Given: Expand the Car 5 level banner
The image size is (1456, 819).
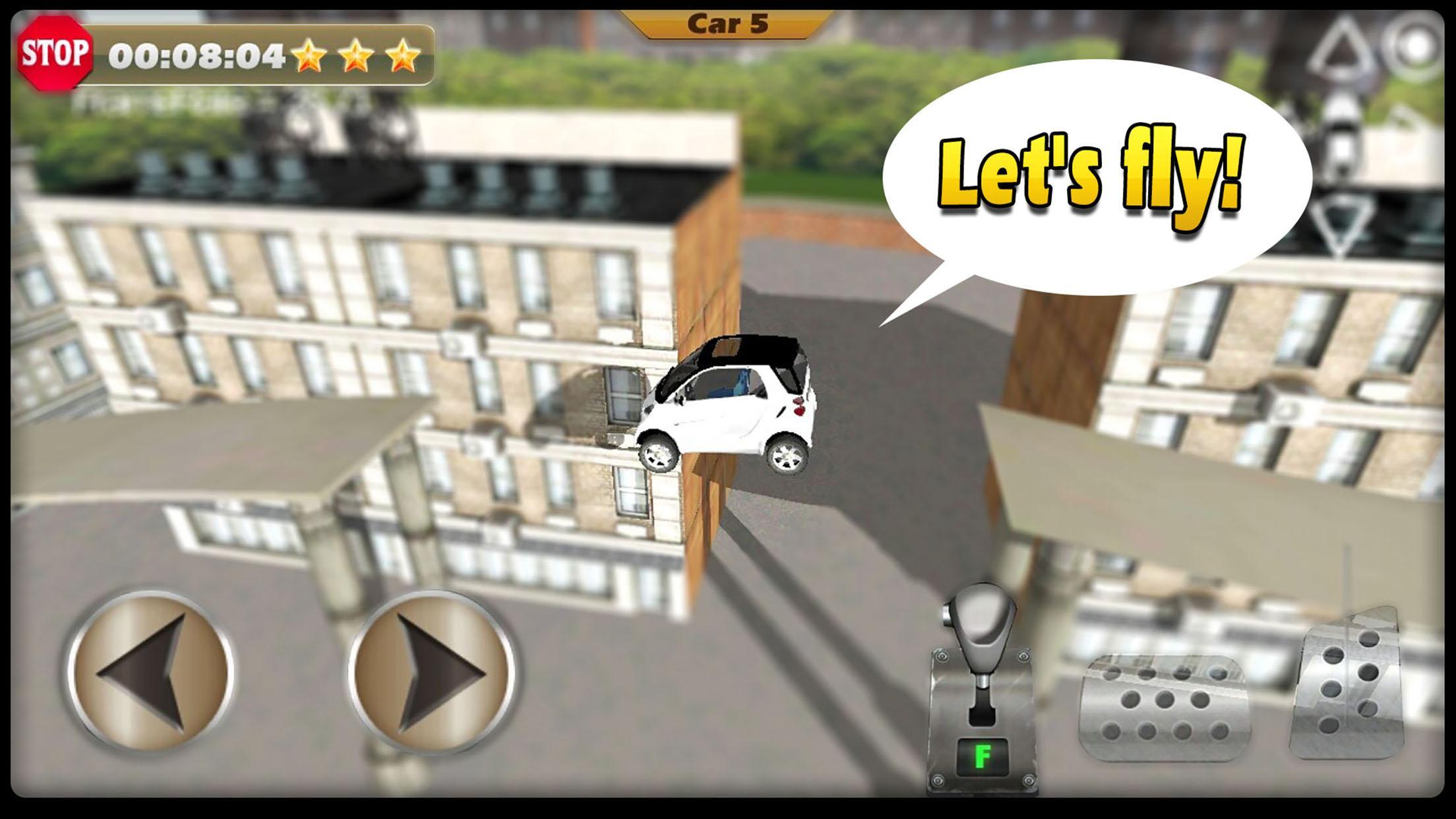Looking at the screenshot, I should point(728,23).
